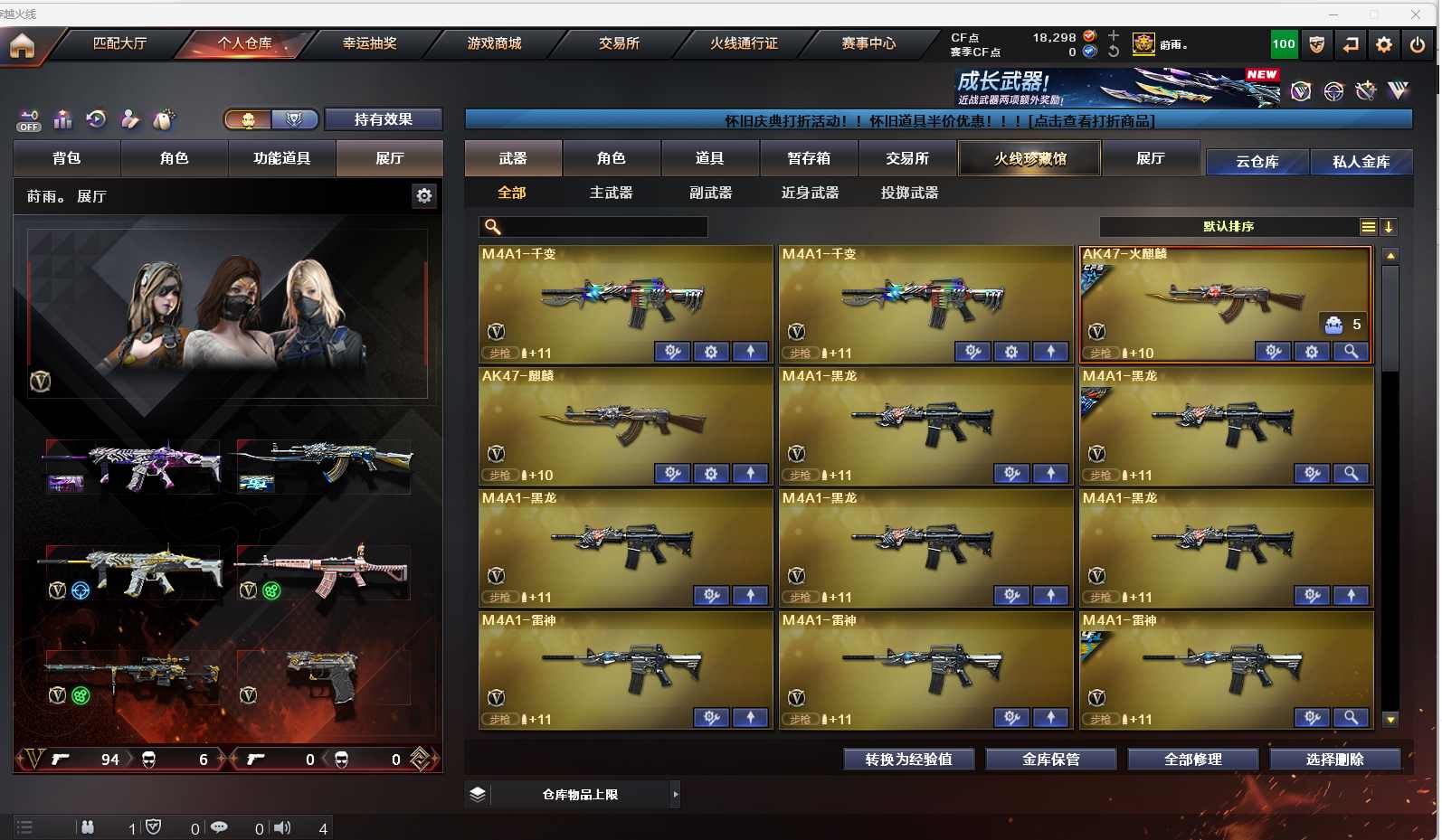
Task: Filter by 近身武器 melee weapons
Action: [810, 193]
